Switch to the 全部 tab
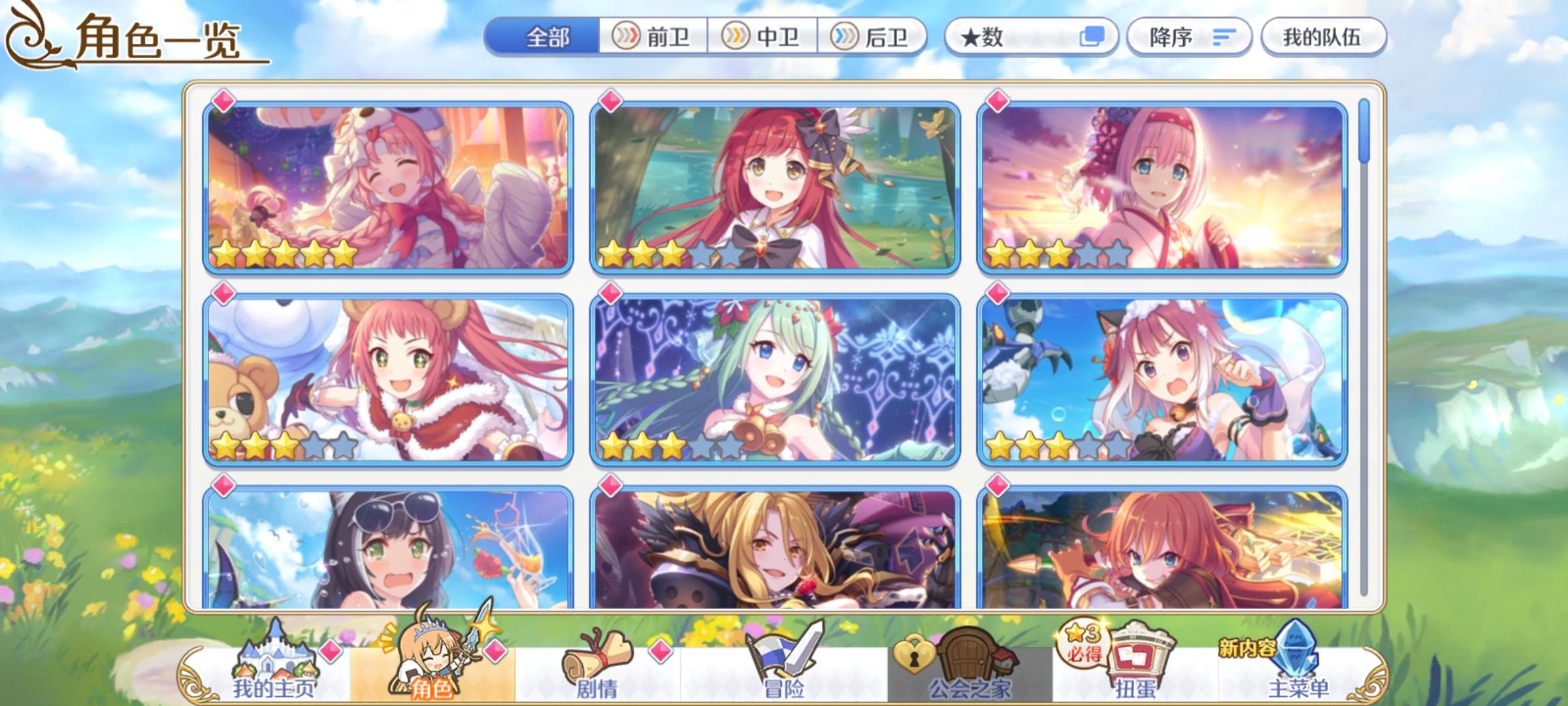Image resolution: width=1568 pixels, height=706 pixels. pos(546,37)
